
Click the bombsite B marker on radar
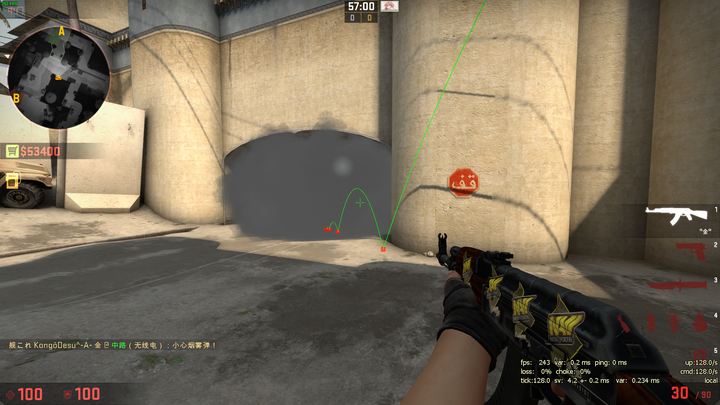click(x=16, y=97)
